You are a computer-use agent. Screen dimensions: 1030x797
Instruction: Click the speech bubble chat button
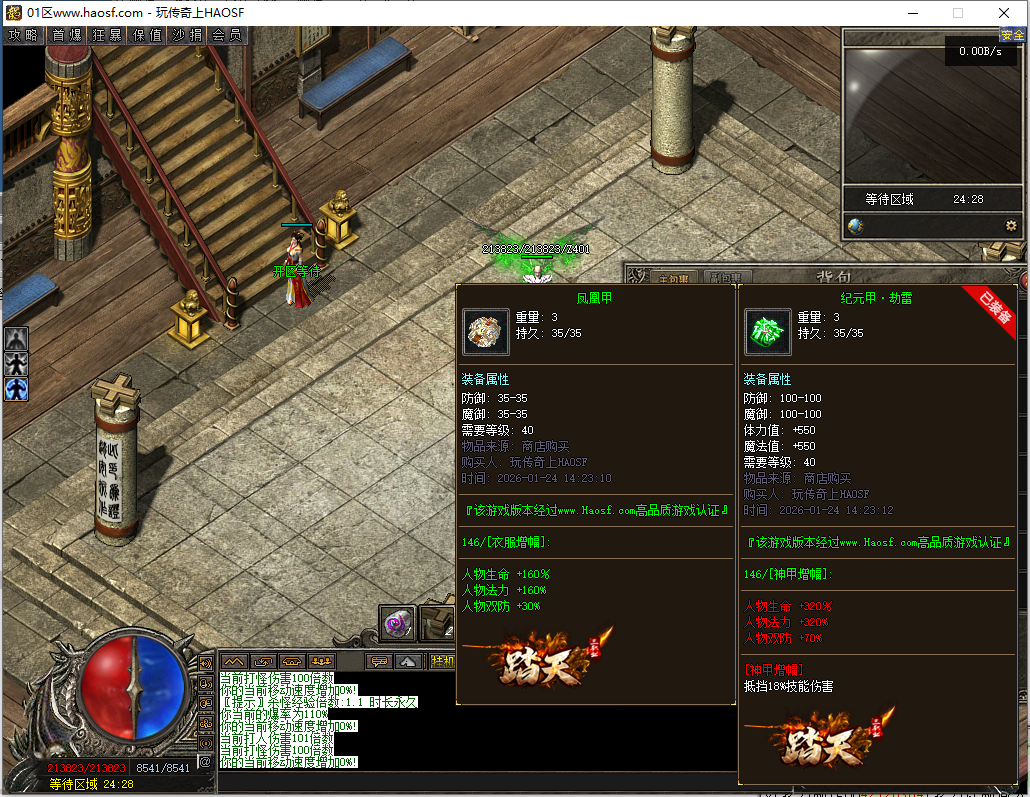[378, 661]
